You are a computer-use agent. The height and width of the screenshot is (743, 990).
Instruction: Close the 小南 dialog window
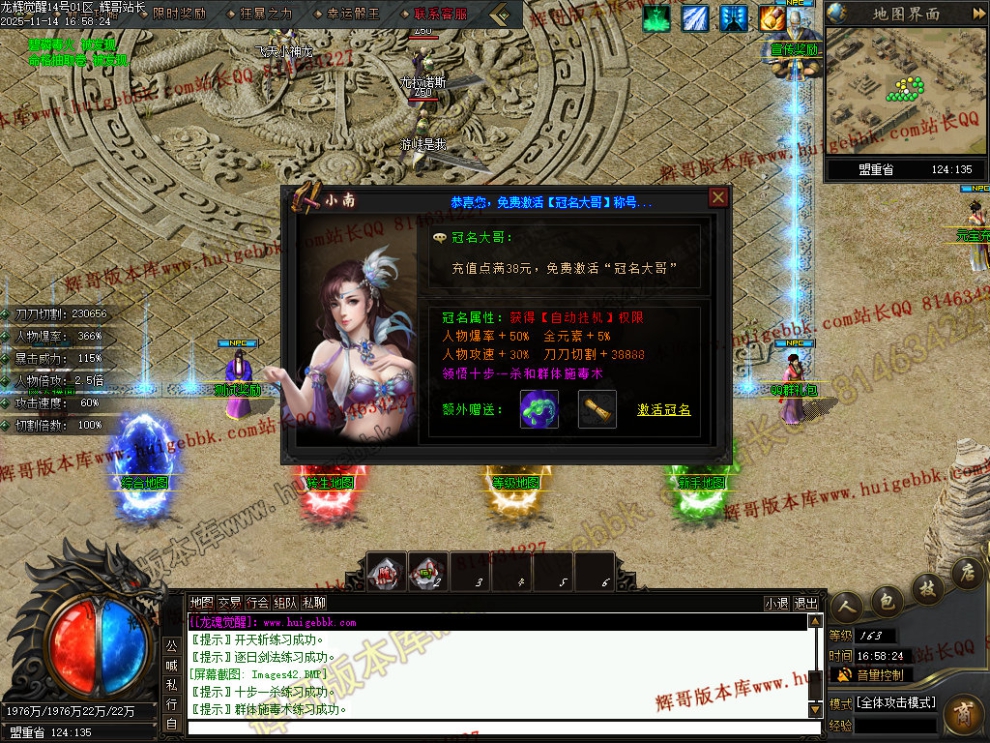point(717,197)
